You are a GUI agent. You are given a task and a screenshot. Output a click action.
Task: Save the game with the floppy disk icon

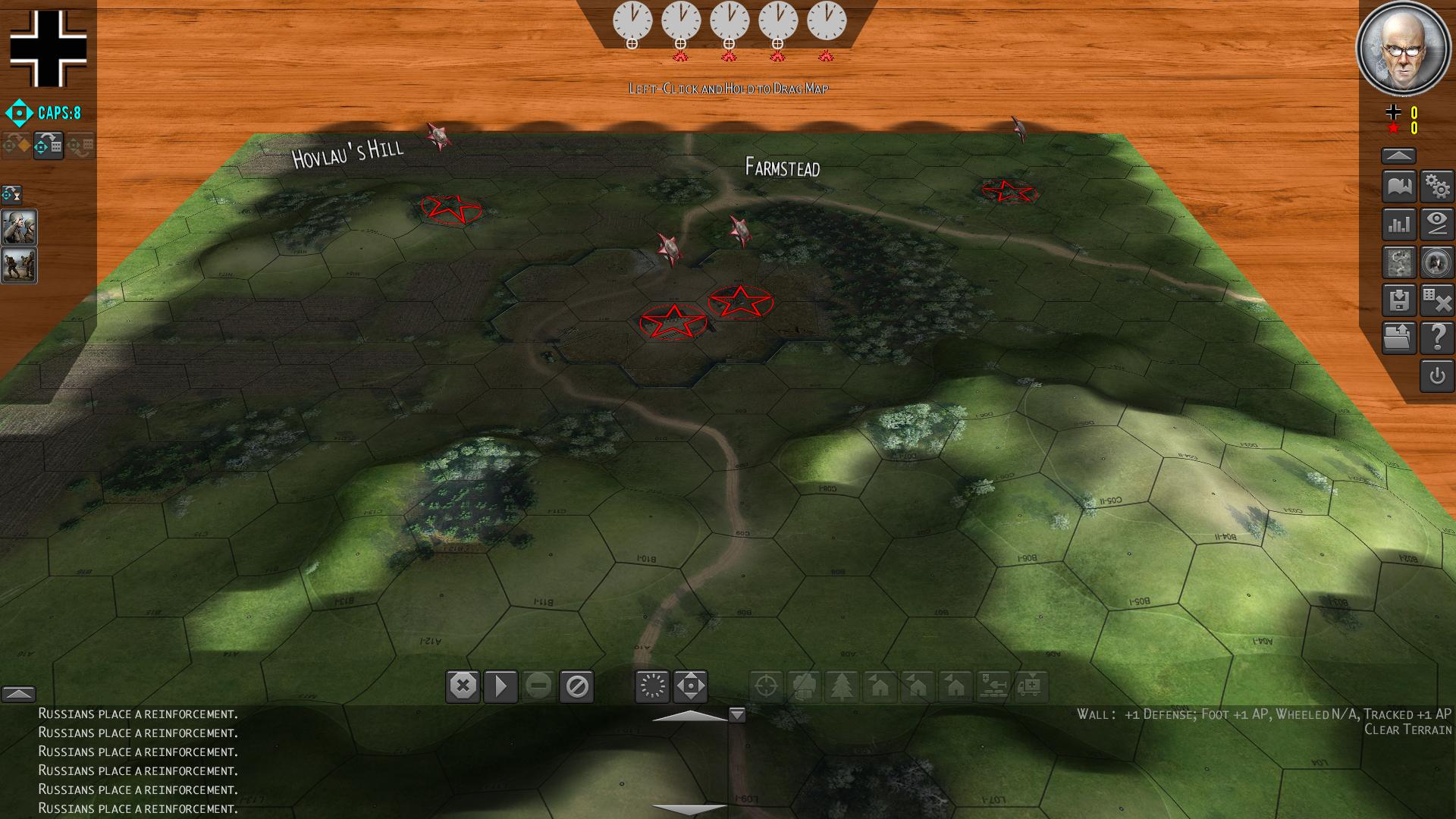click(x=1398, y=300)
